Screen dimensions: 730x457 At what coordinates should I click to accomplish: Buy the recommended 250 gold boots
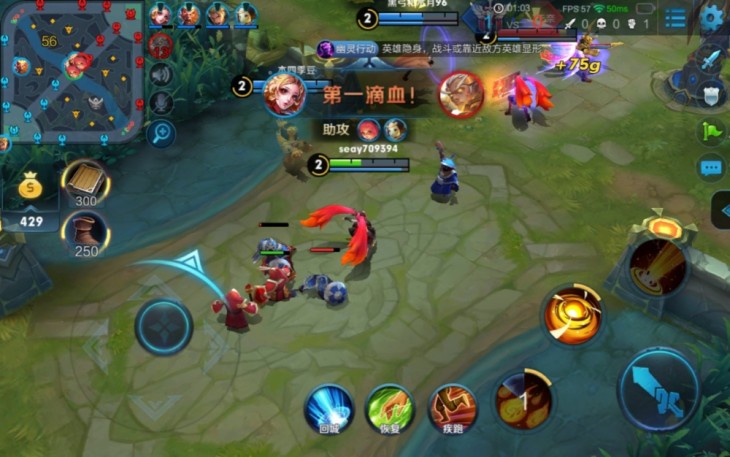(x=86, y=232)
